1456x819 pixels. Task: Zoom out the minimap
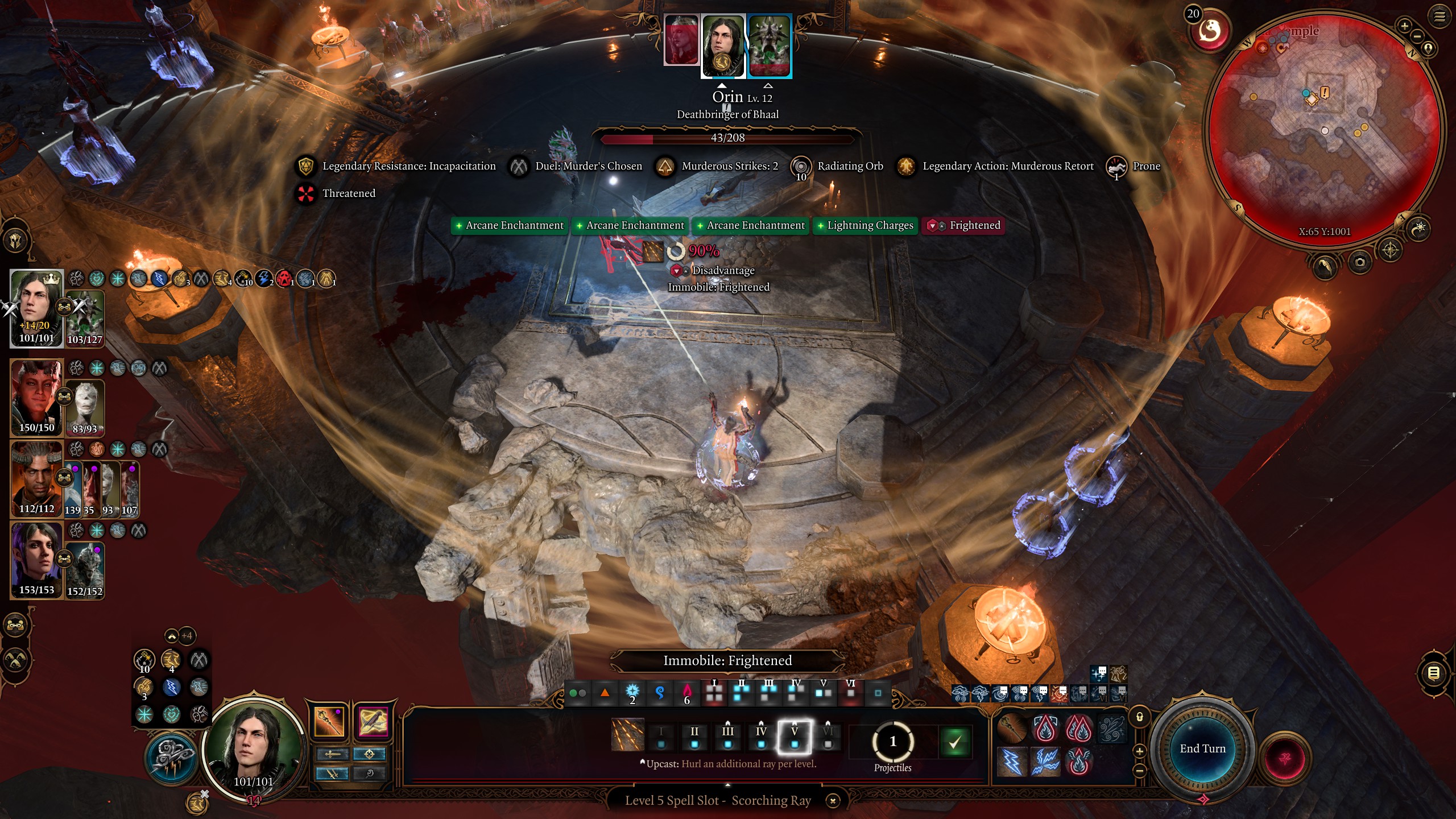[1417, 36]
